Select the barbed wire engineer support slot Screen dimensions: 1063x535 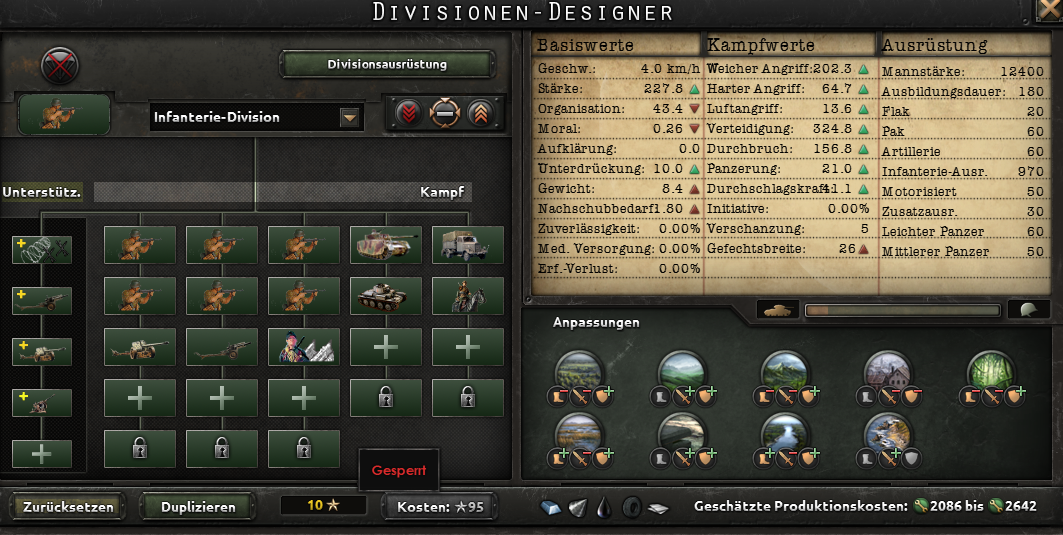tap(42, 250)
